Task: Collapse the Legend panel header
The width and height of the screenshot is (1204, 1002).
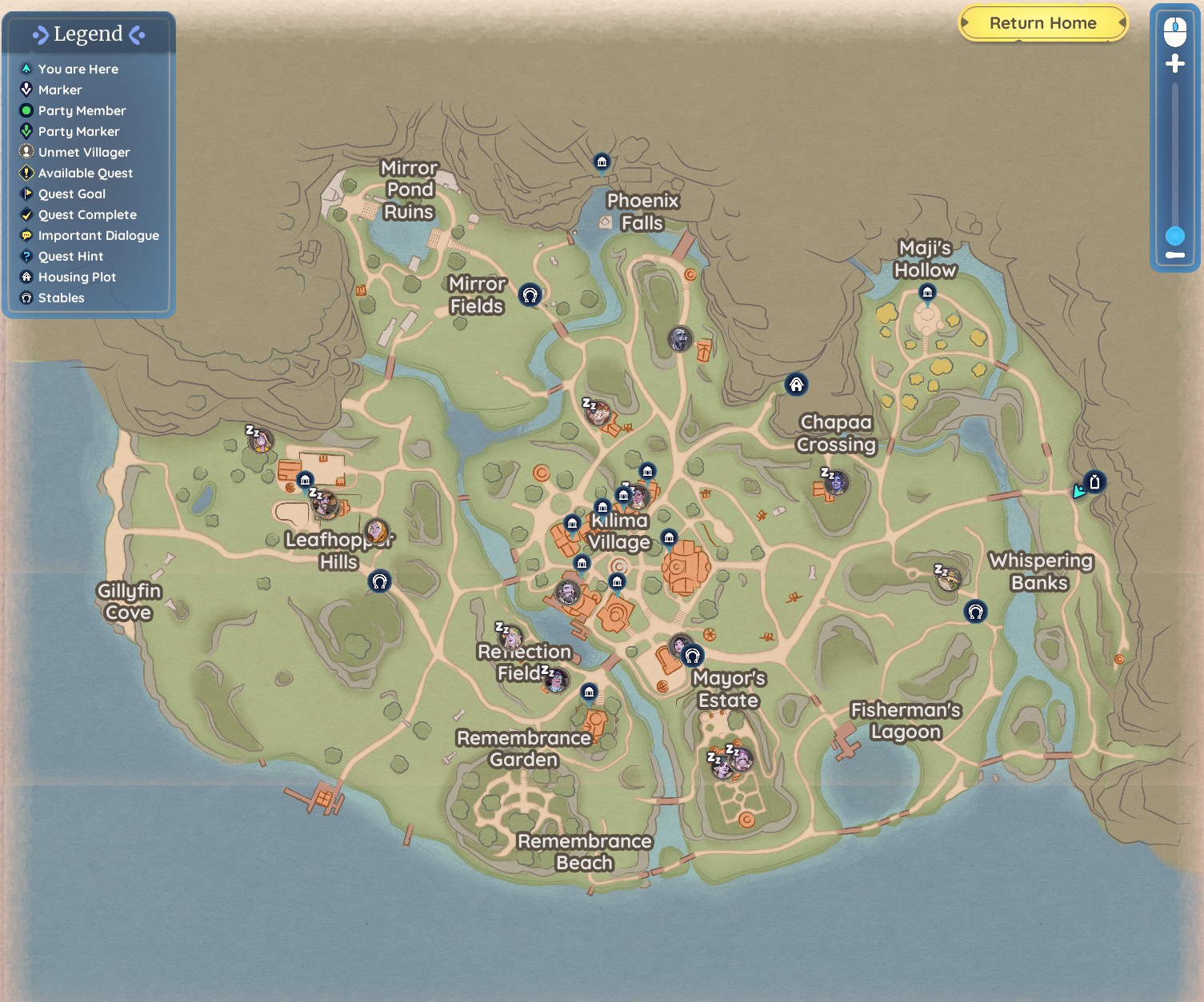Action: pyautogui.click(x=88, y=34)
